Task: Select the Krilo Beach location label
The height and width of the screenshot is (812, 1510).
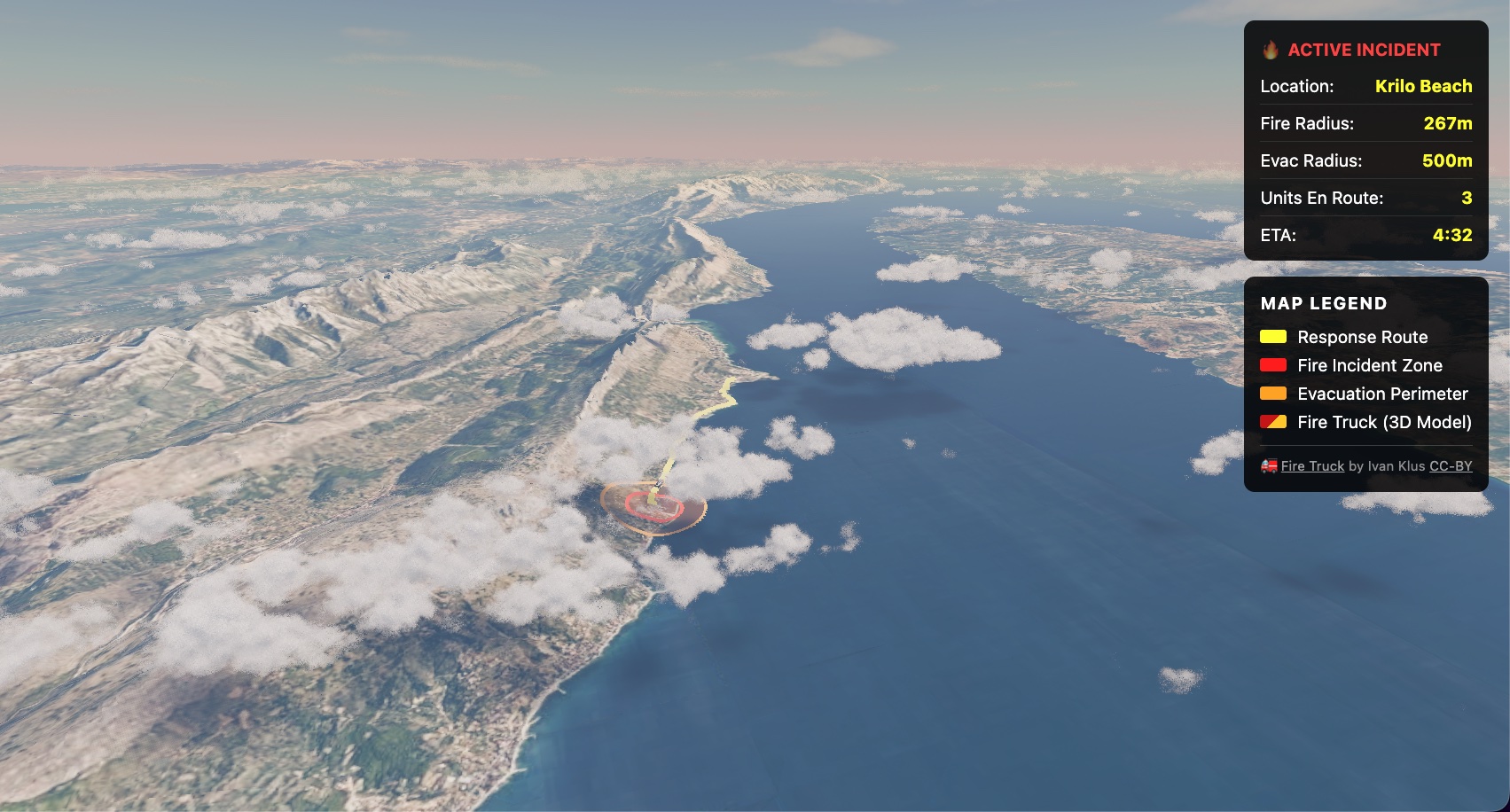Action: click(x=1423, y=86)
